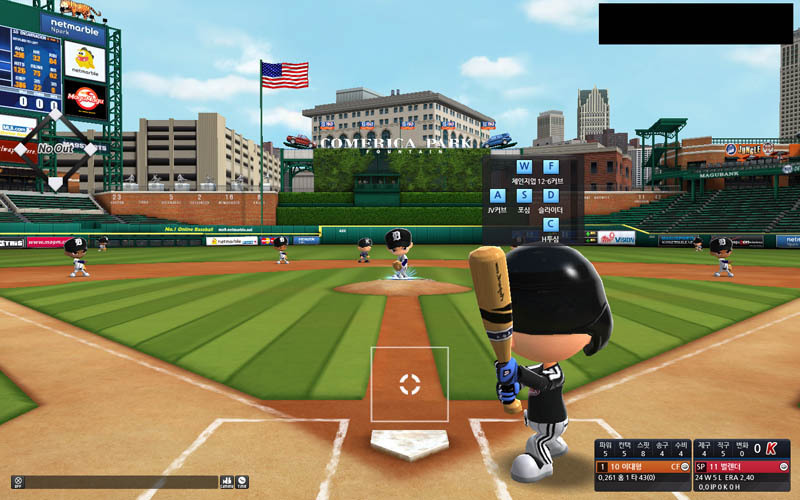Screen dimensions: 800x500
Task: Open the Camera view option
Action: (226, 481)
